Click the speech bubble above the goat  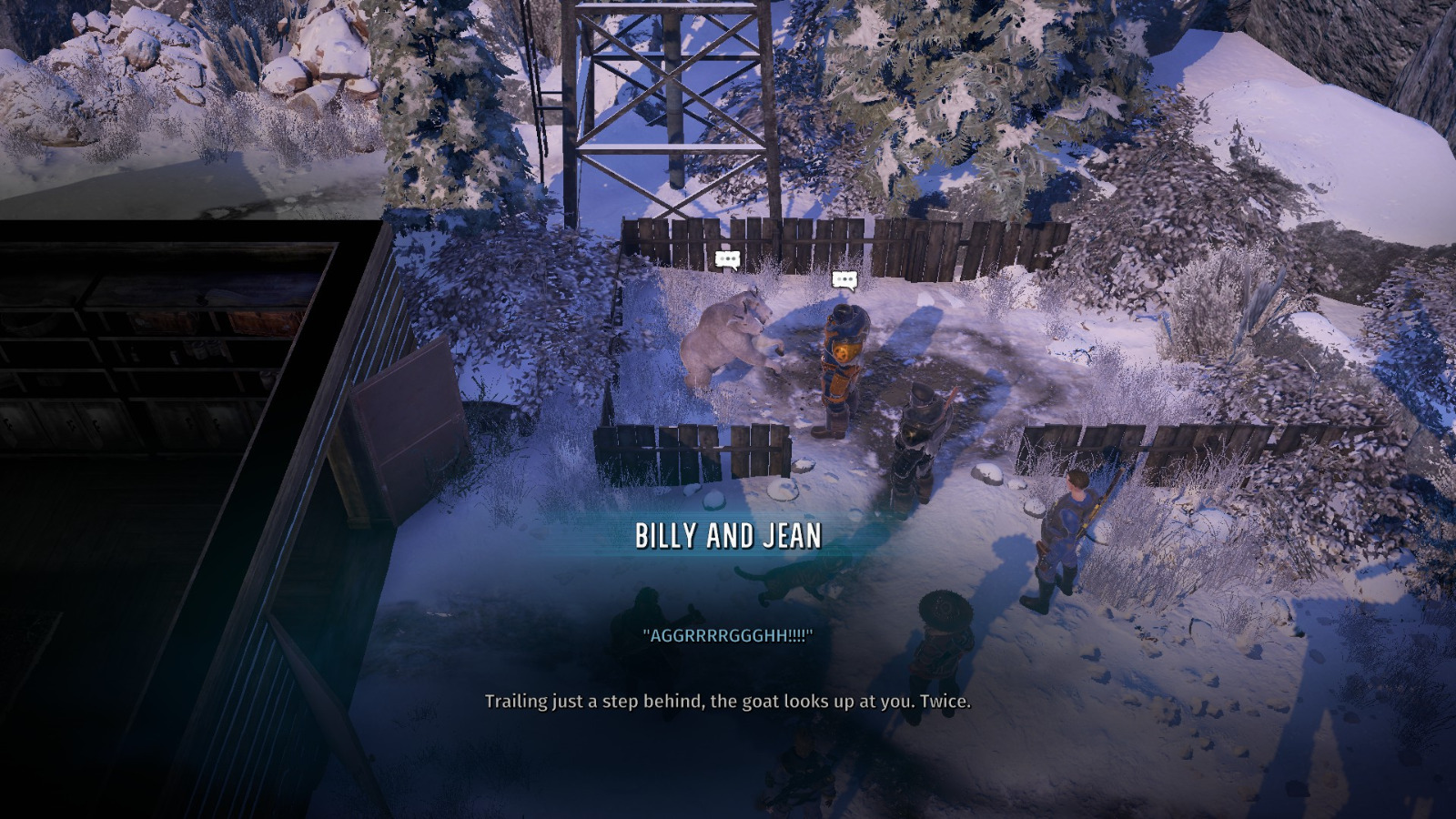(728, 263)
